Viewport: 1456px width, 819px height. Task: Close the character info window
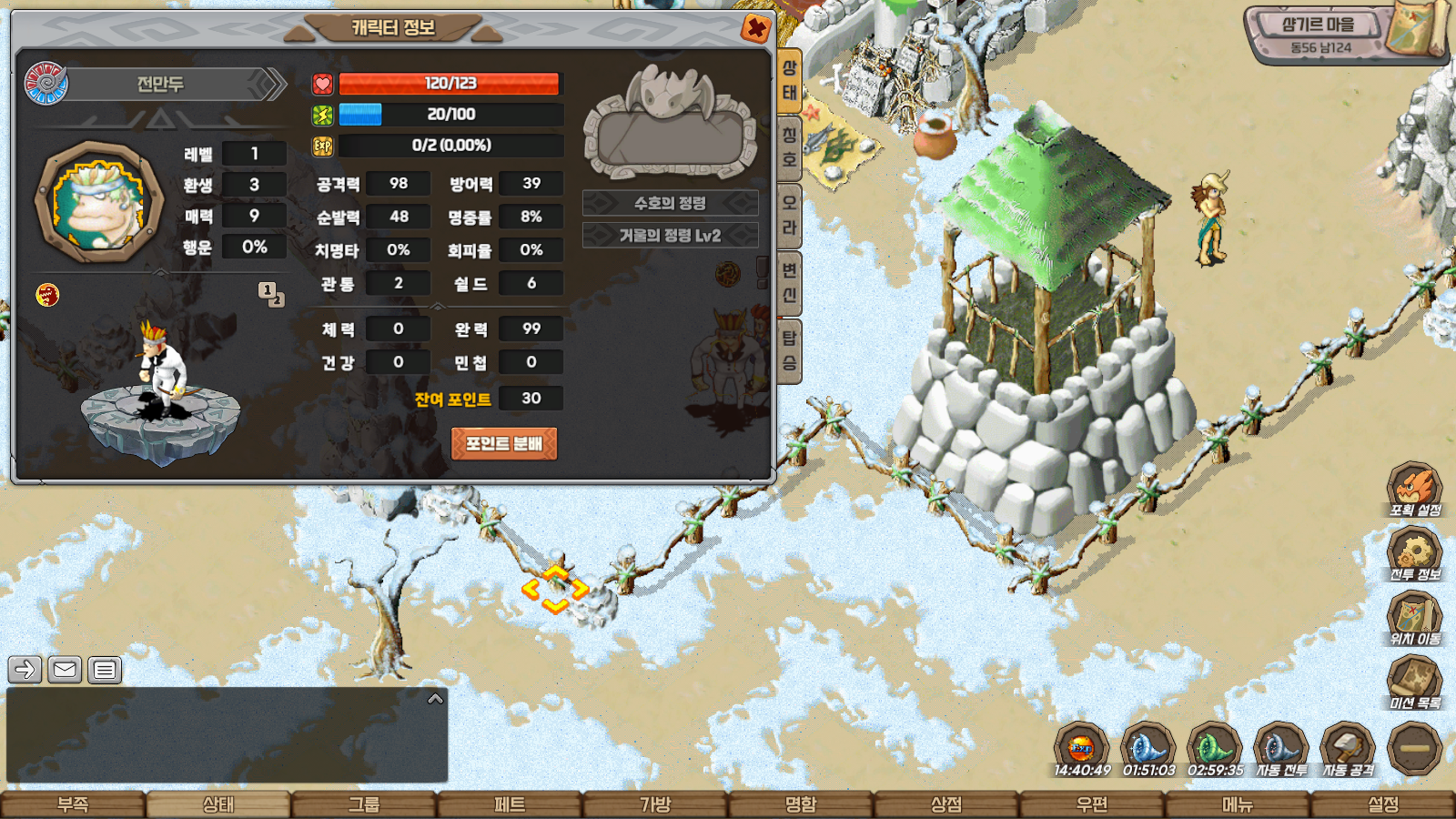tap(755, 29)
